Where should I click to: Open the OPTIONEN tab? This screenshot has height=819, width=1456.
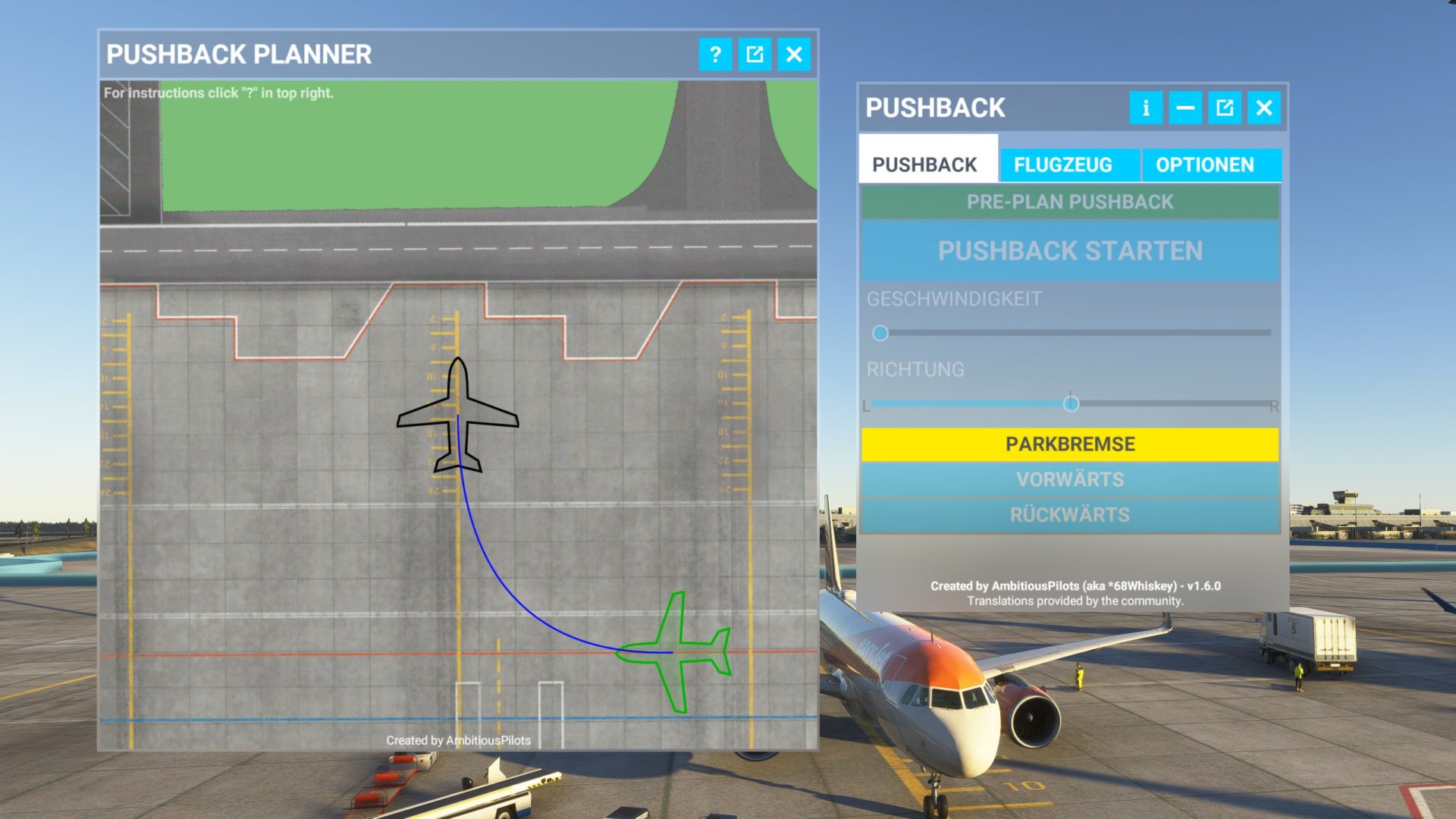pos(1203,165)
